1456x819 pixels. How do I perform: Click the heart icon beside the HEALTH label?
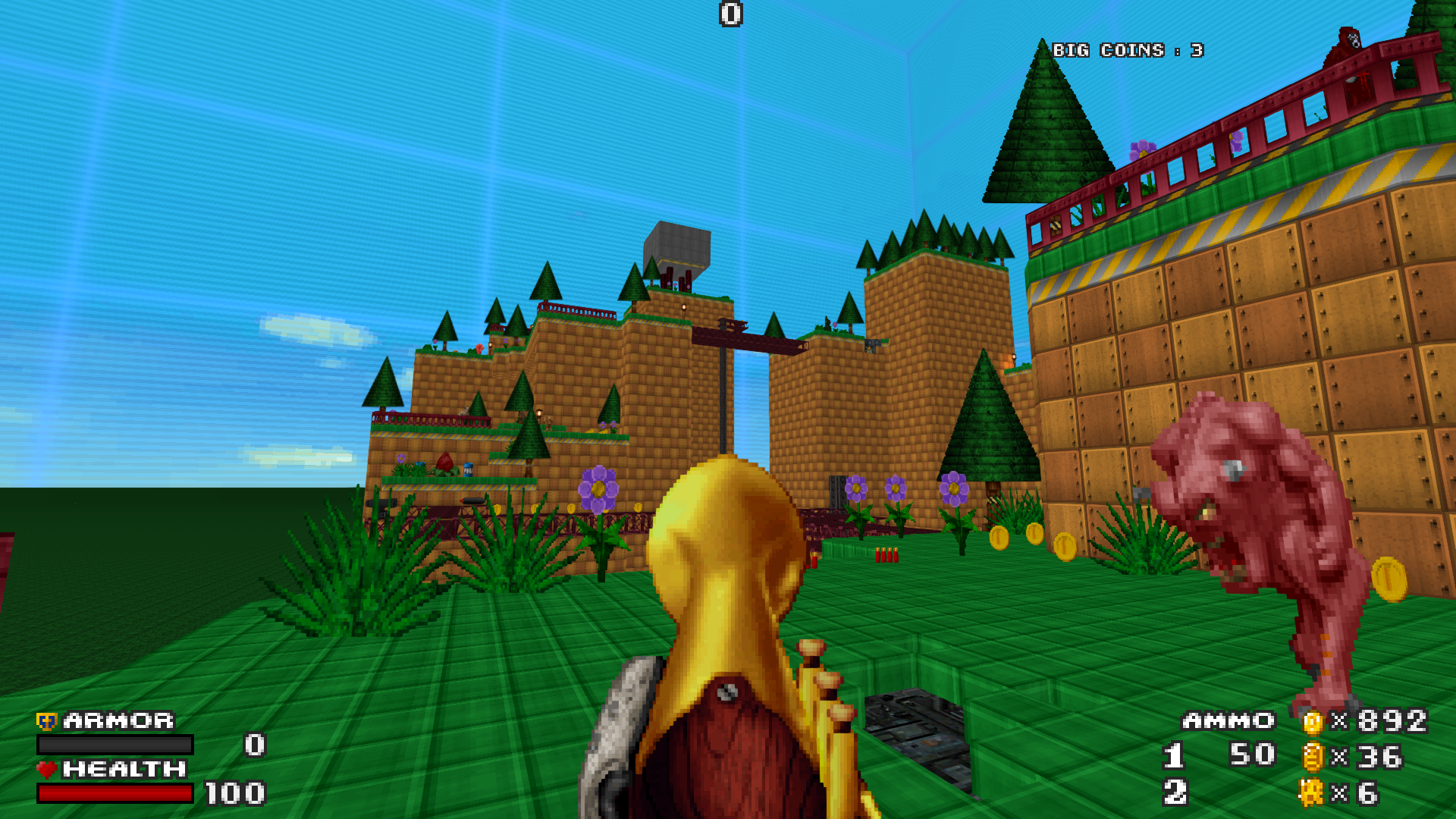45,770
